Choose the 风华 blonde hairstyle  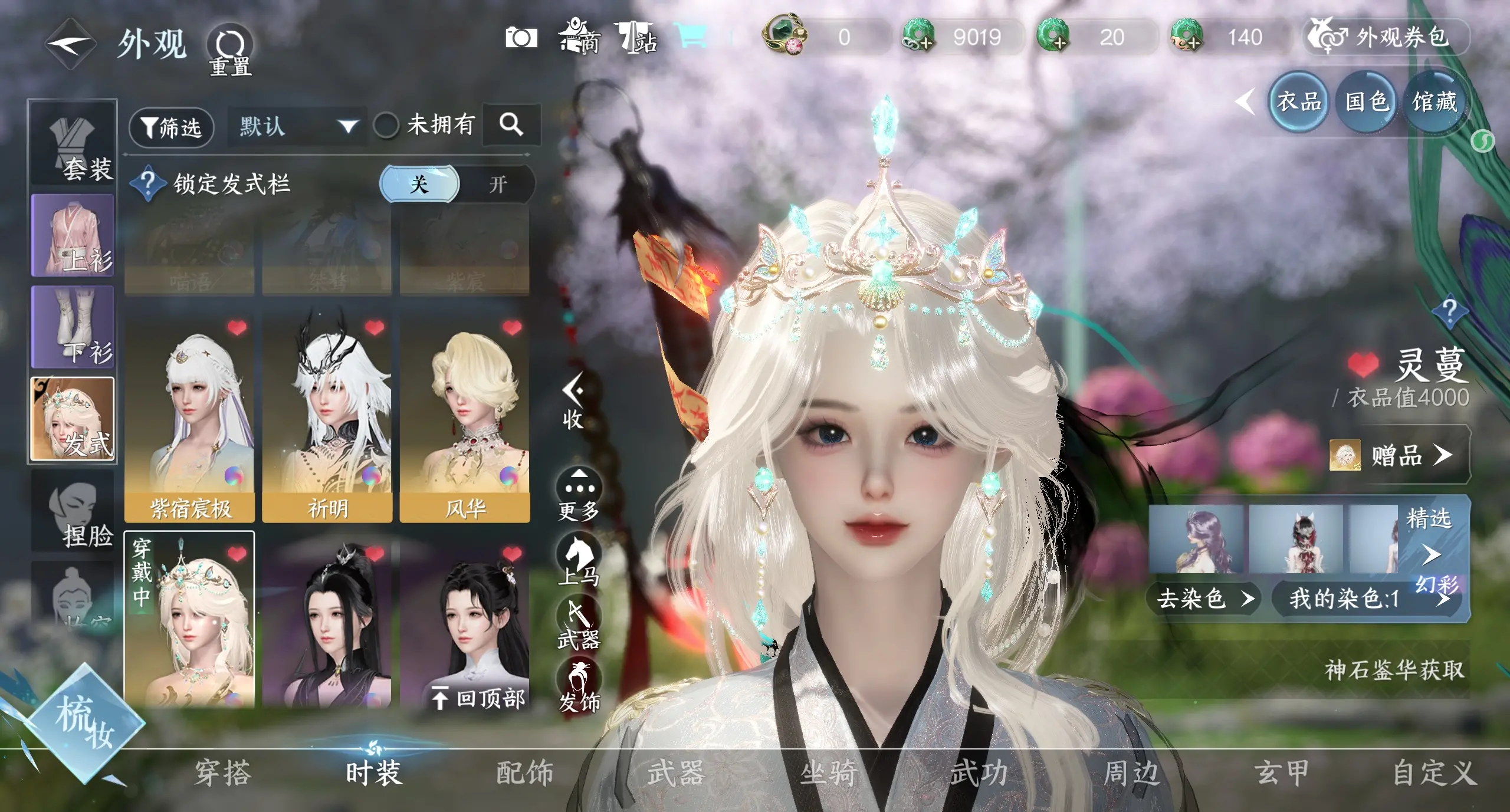(x=465, y=419)
